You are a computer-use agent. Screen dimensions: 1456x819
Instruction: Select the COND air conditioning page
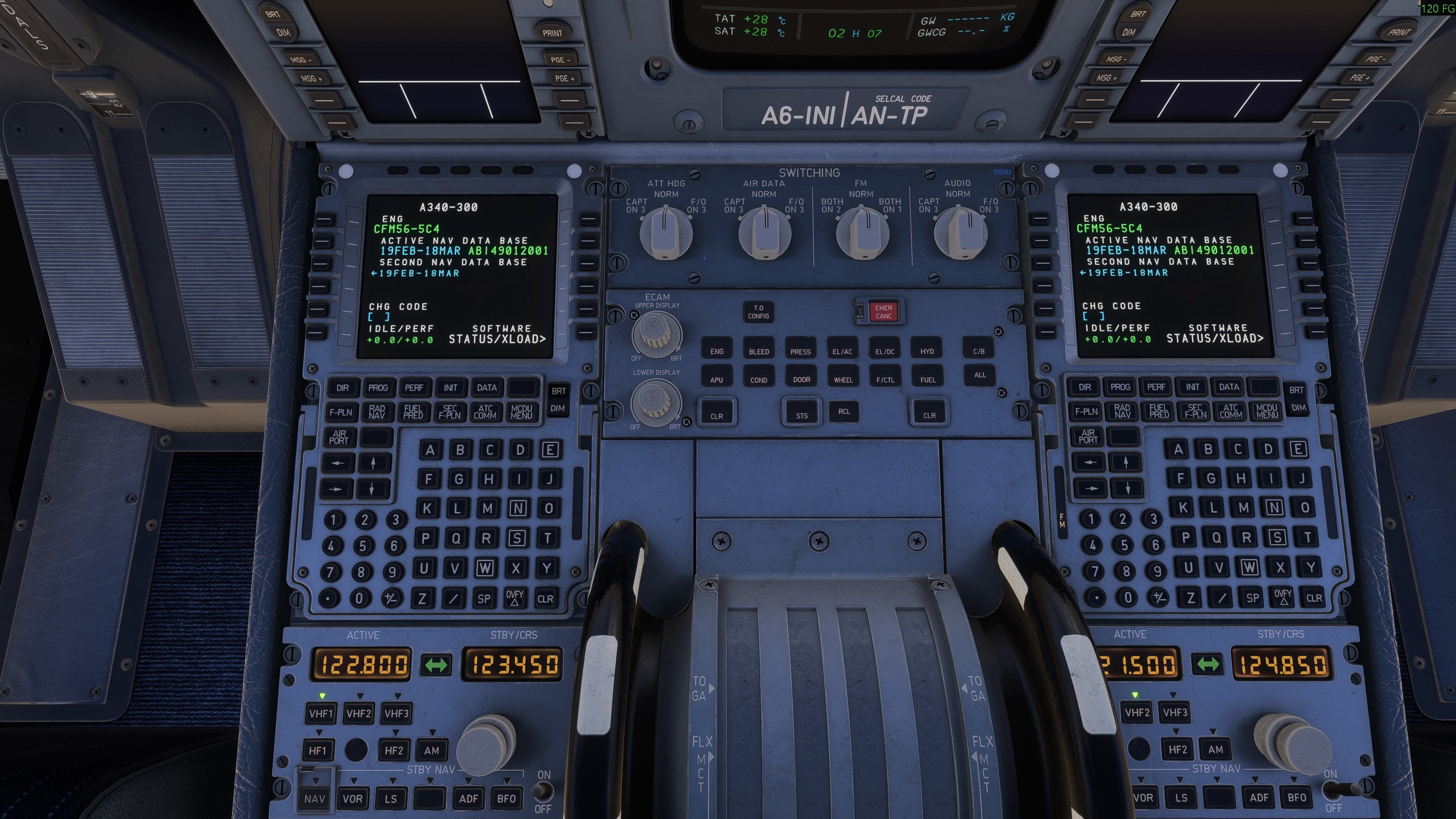coord(758,379)
